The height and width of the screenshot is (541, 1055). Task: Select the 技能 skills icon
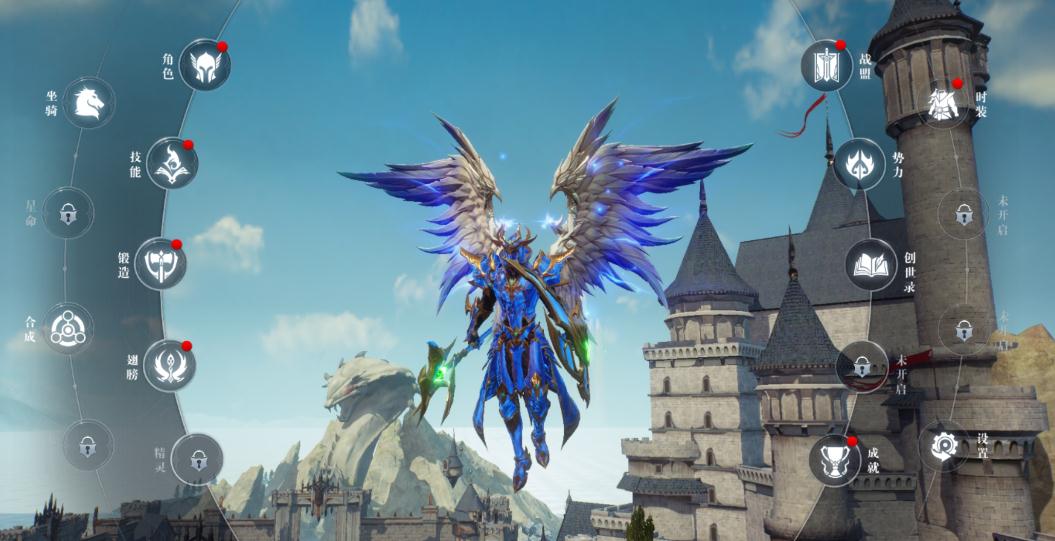coord(172,163)
